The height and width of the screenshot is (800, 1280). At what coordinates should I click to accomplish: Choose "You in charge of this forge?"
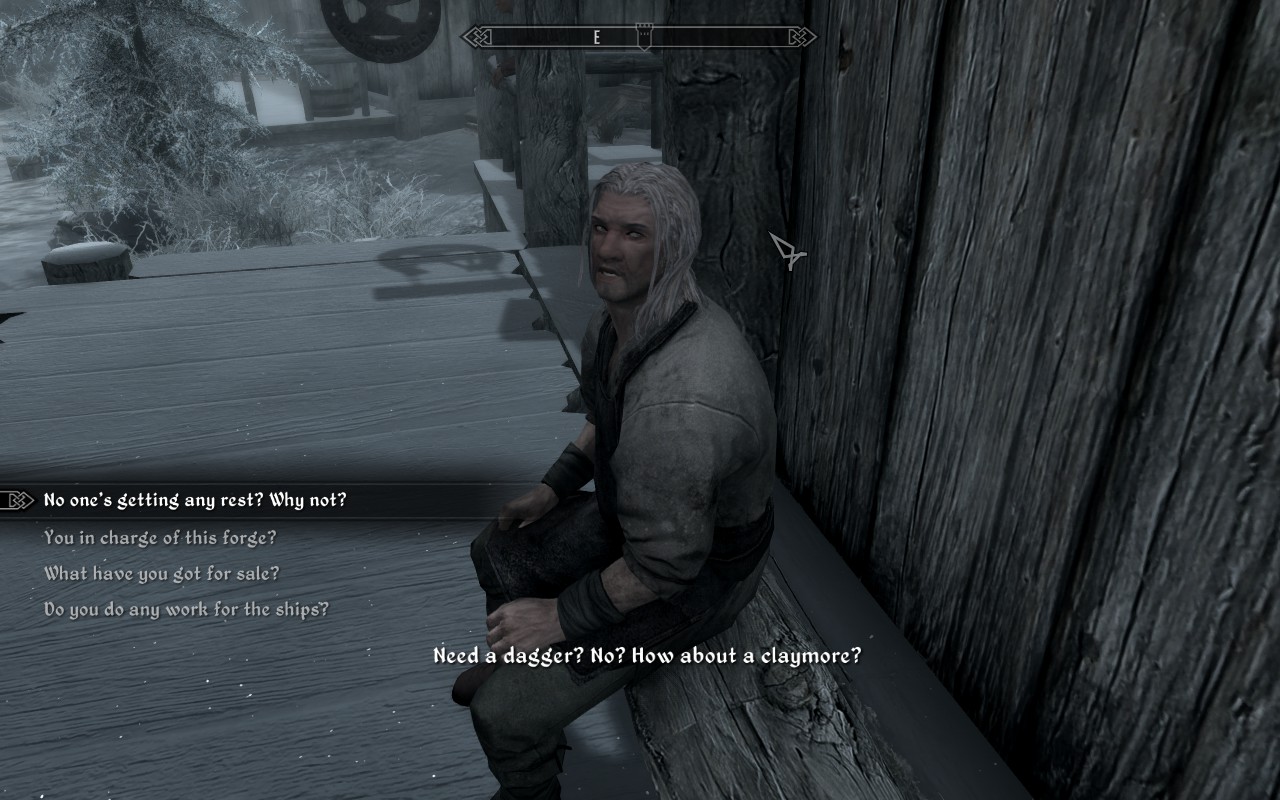(160, 537)
